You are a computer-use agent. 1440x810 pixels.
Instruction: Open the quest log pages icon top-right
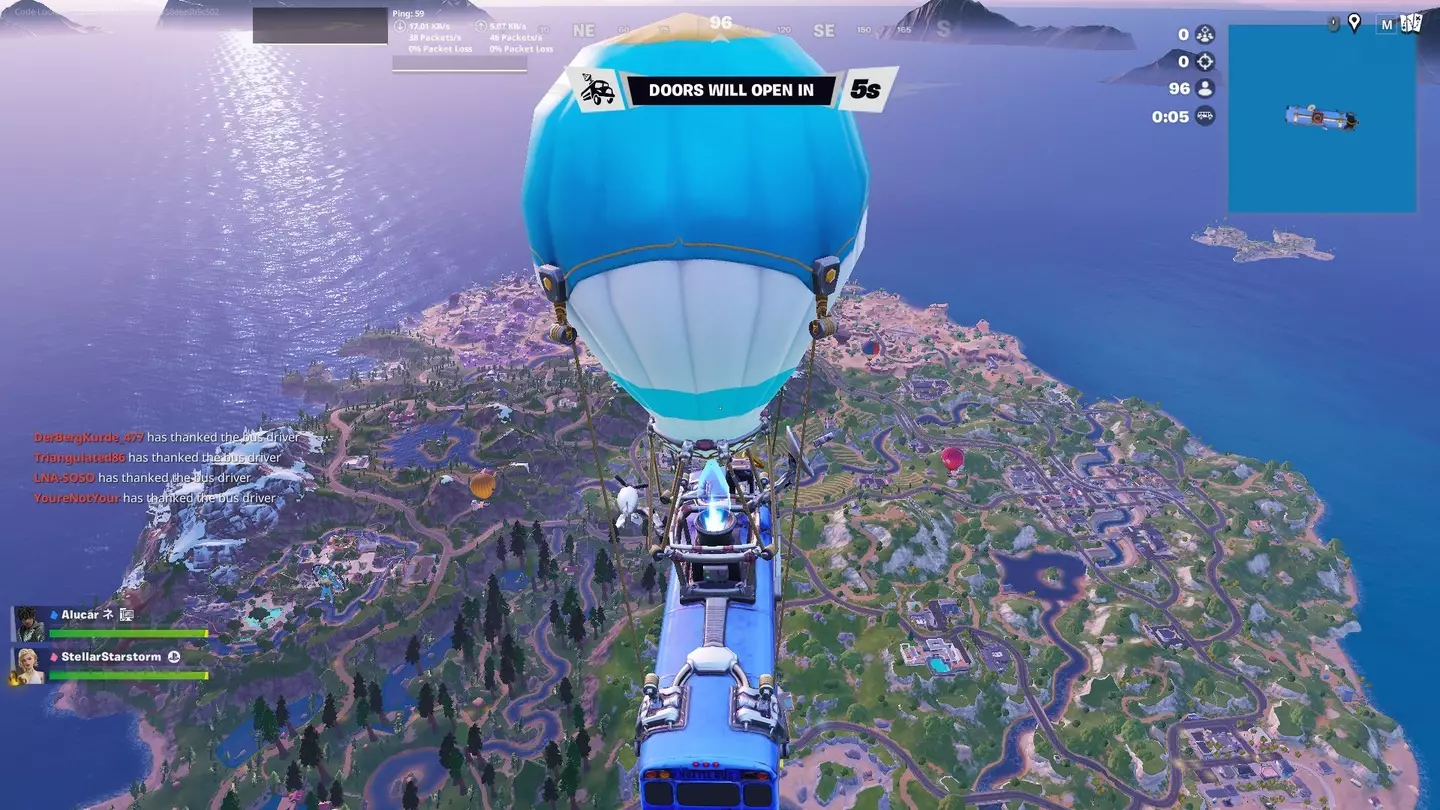[1413, 22]
